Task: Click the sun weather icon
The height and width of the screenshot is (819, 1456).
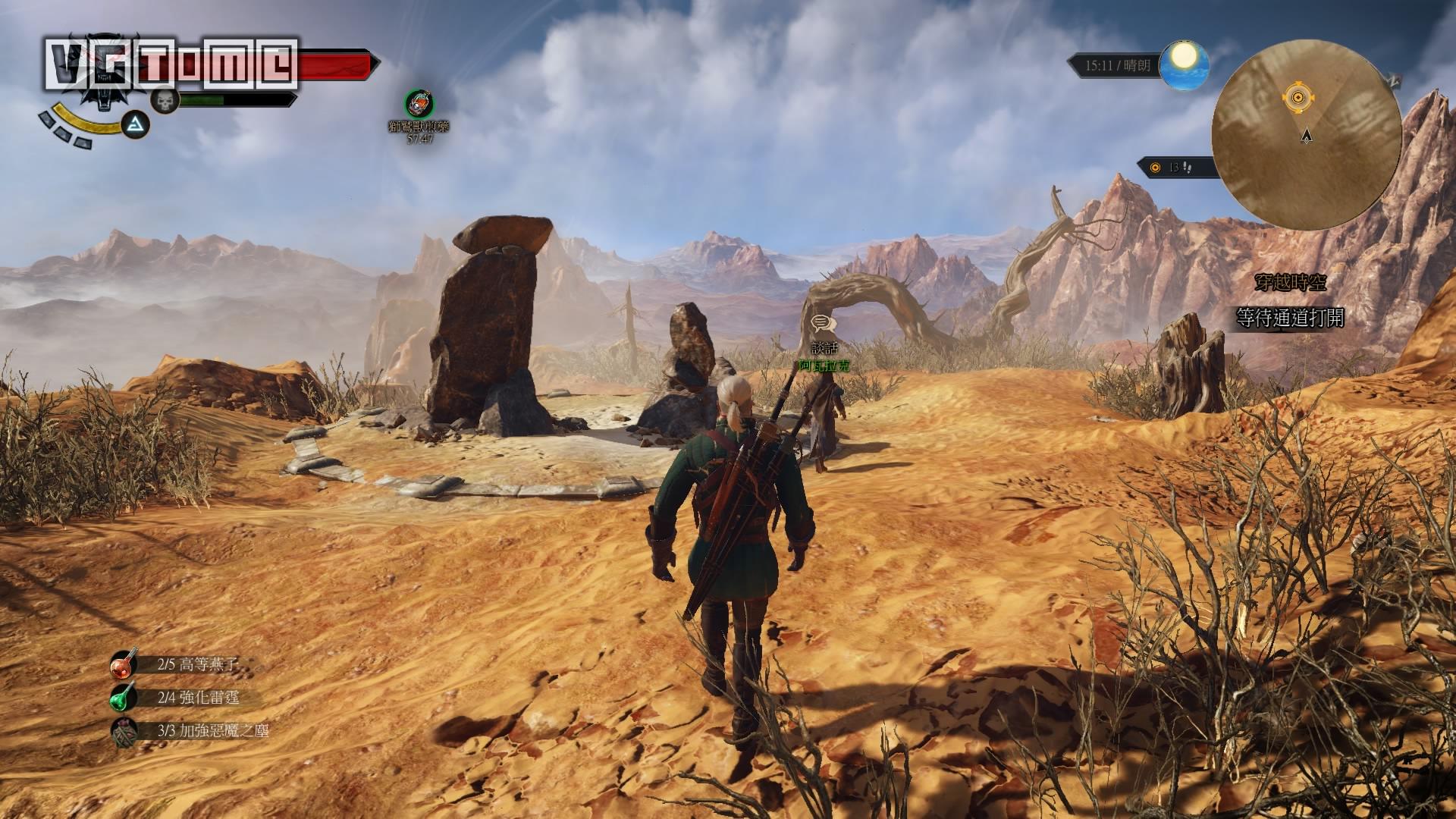Action: pyautogui.click(x=1186, y=58)
